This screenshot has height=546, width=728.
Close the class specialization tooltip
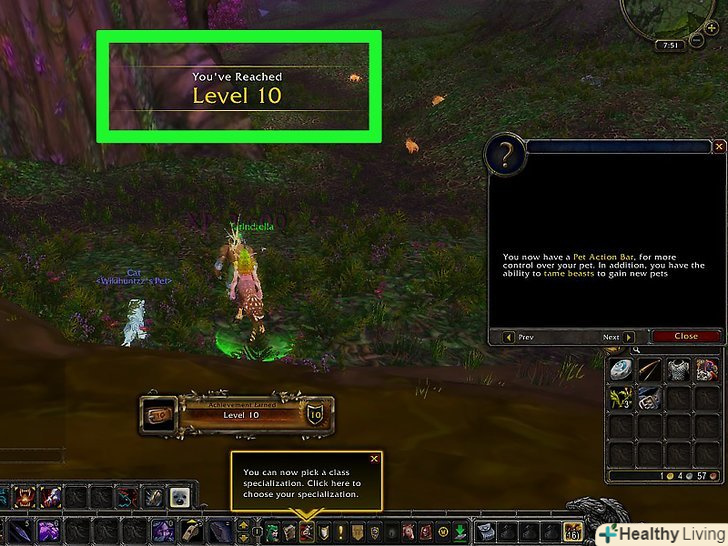[x=374, y=458]
